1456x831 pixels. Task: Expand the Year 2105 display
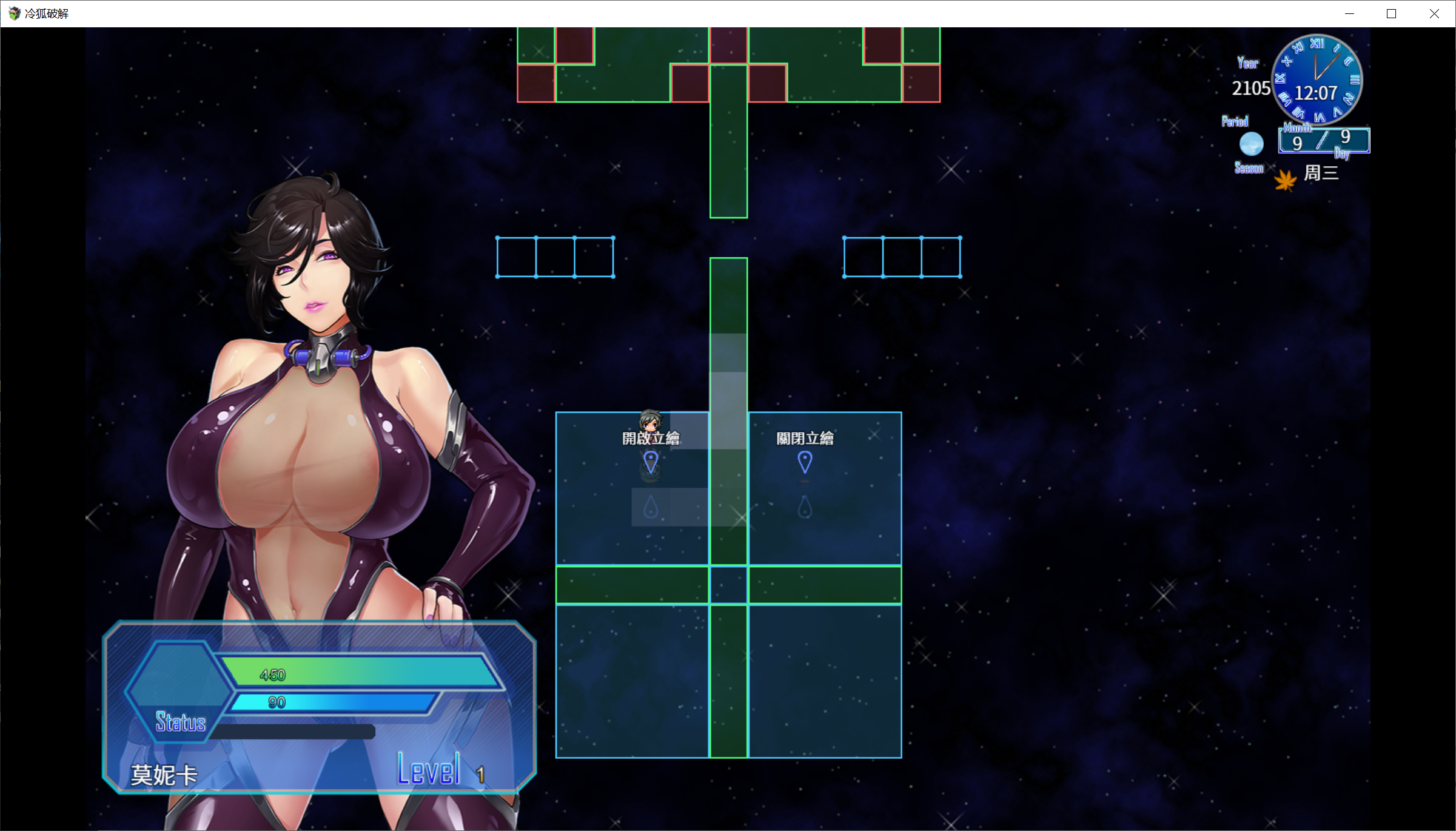tap(1250, 88)
